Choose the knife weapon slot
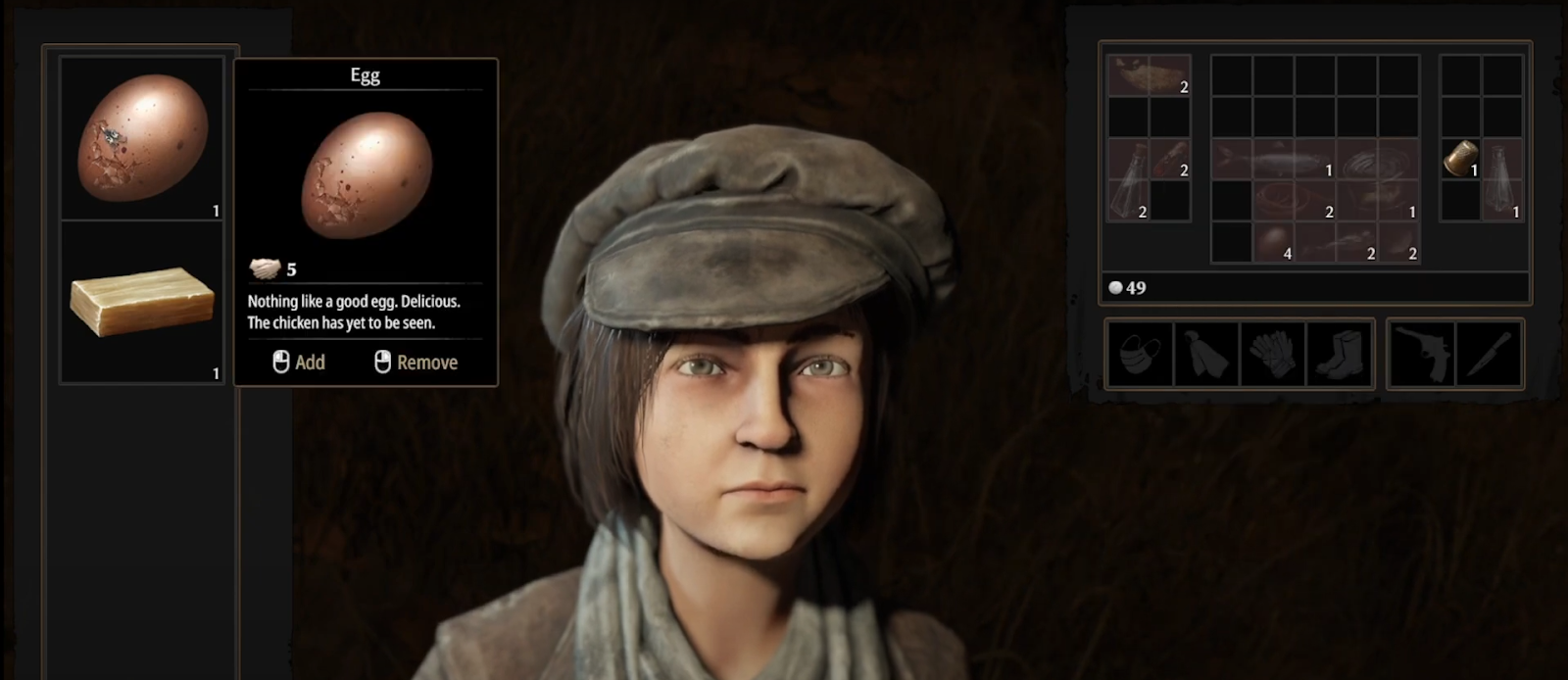1568x680 pixels. pos(1490,355)
